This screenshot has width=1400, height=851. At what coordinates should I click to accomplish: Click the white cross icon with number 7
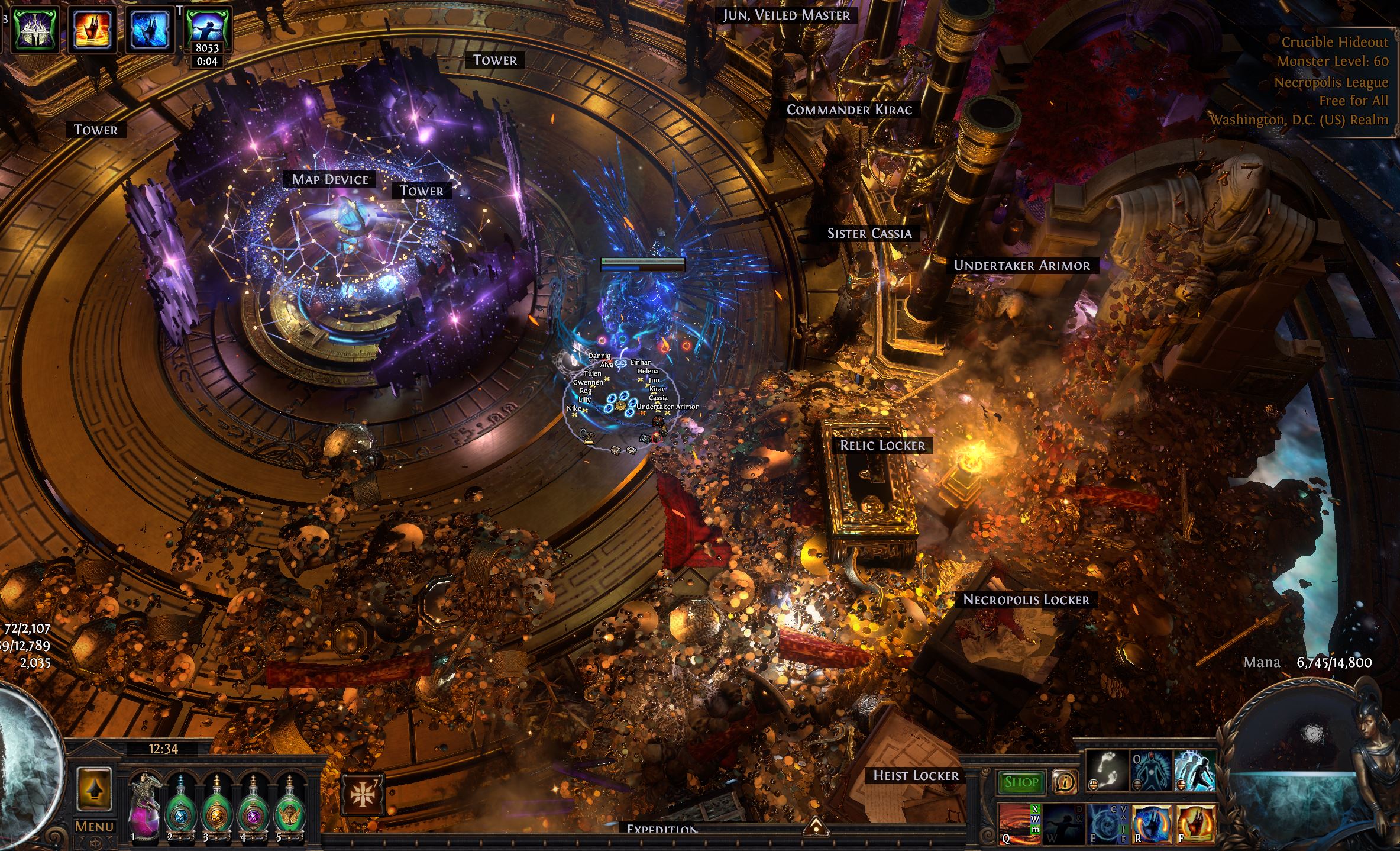coord(363,795)
